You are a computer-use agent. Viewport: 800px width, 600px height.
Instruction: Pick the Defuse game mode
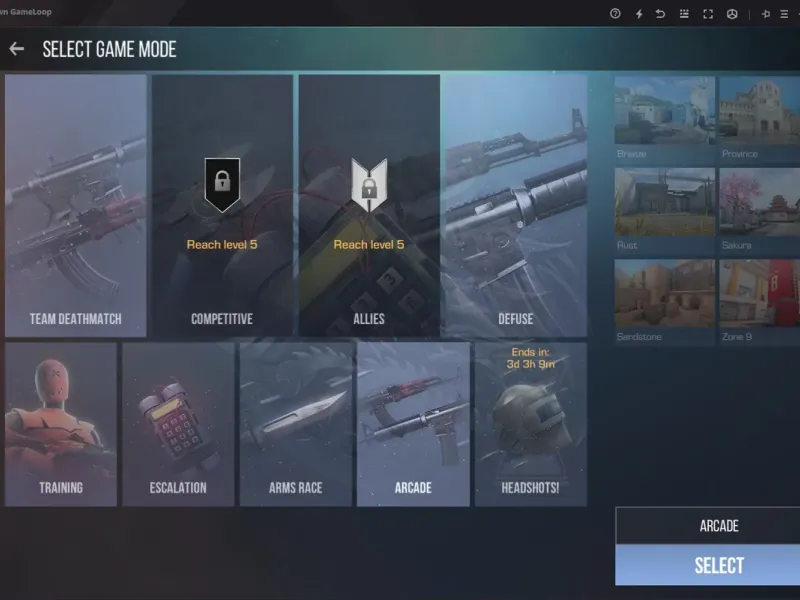pyautogui.click(x=515, y=205)
